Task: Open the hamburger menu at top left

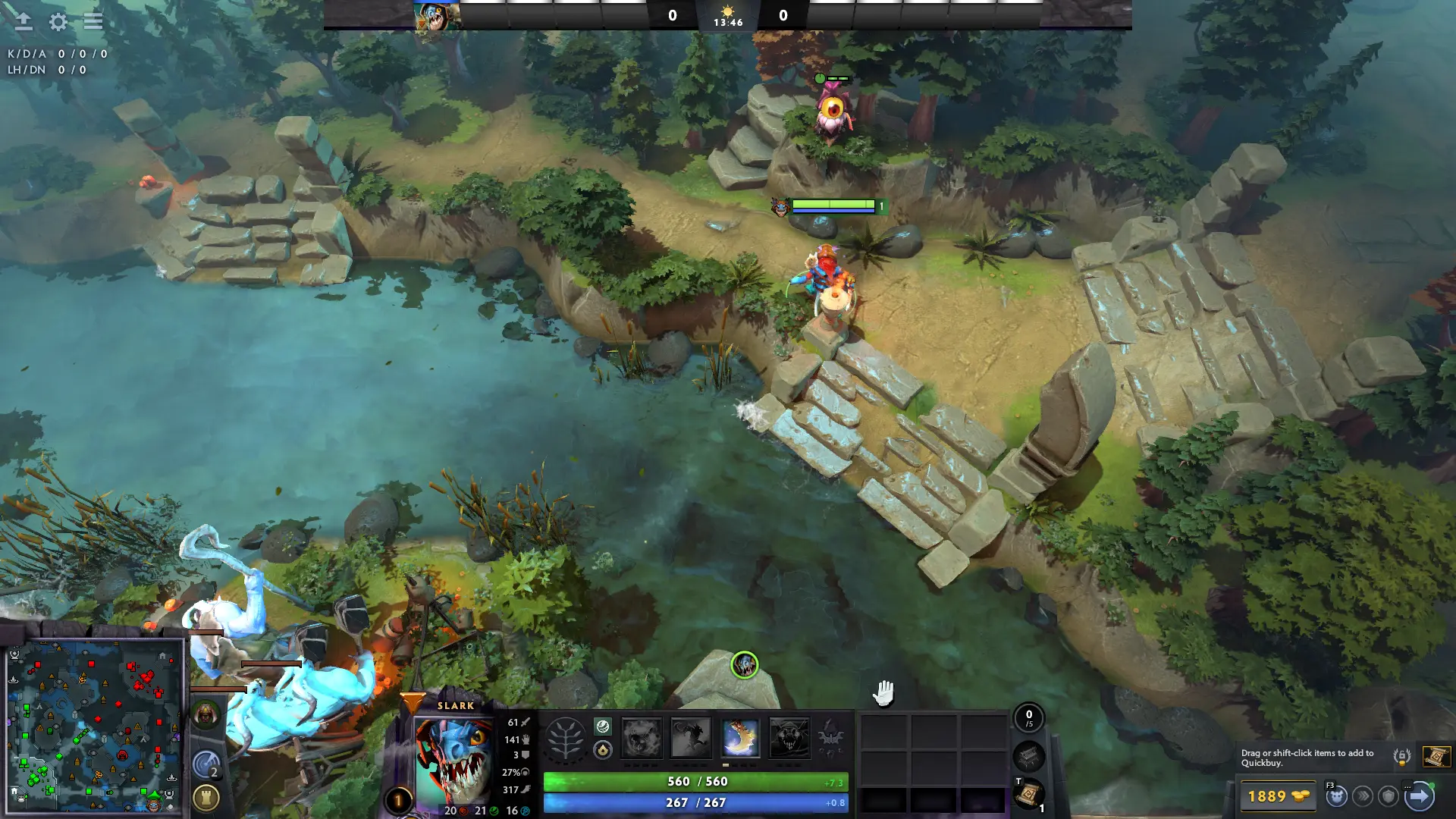Action: pos(93,22)
